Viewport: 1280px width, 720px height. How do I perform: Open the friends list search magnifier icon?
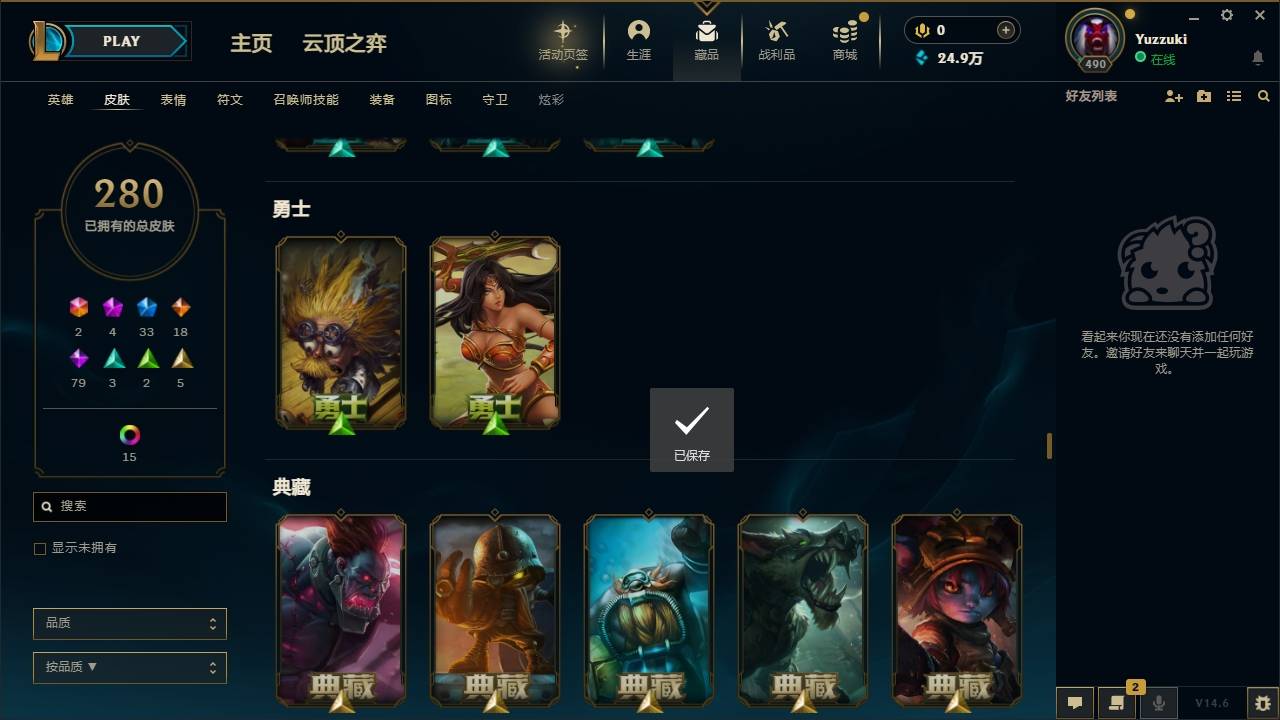(1264, 96)
